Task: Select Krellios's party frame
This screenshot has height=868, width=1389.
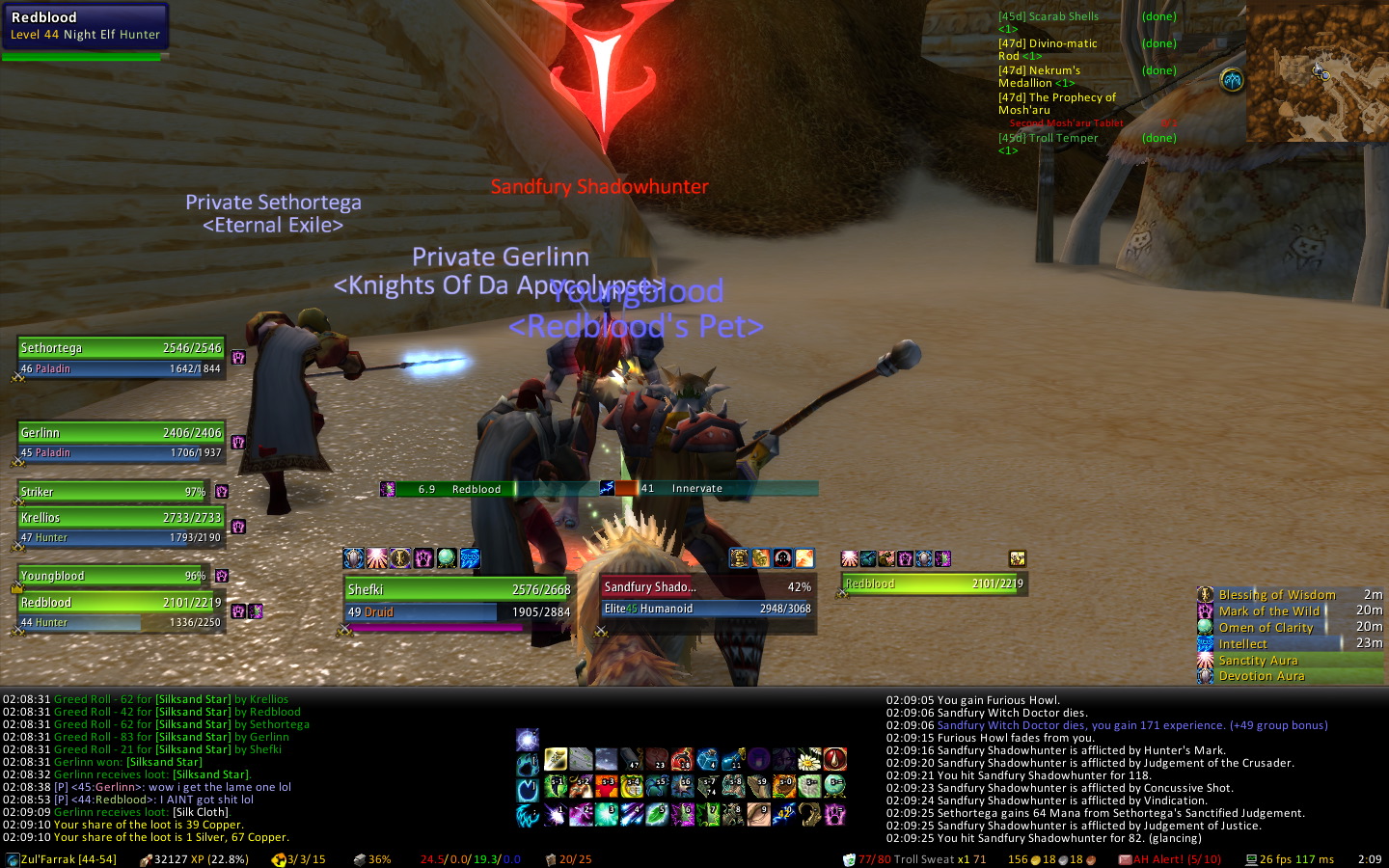Action: [121, 518]
